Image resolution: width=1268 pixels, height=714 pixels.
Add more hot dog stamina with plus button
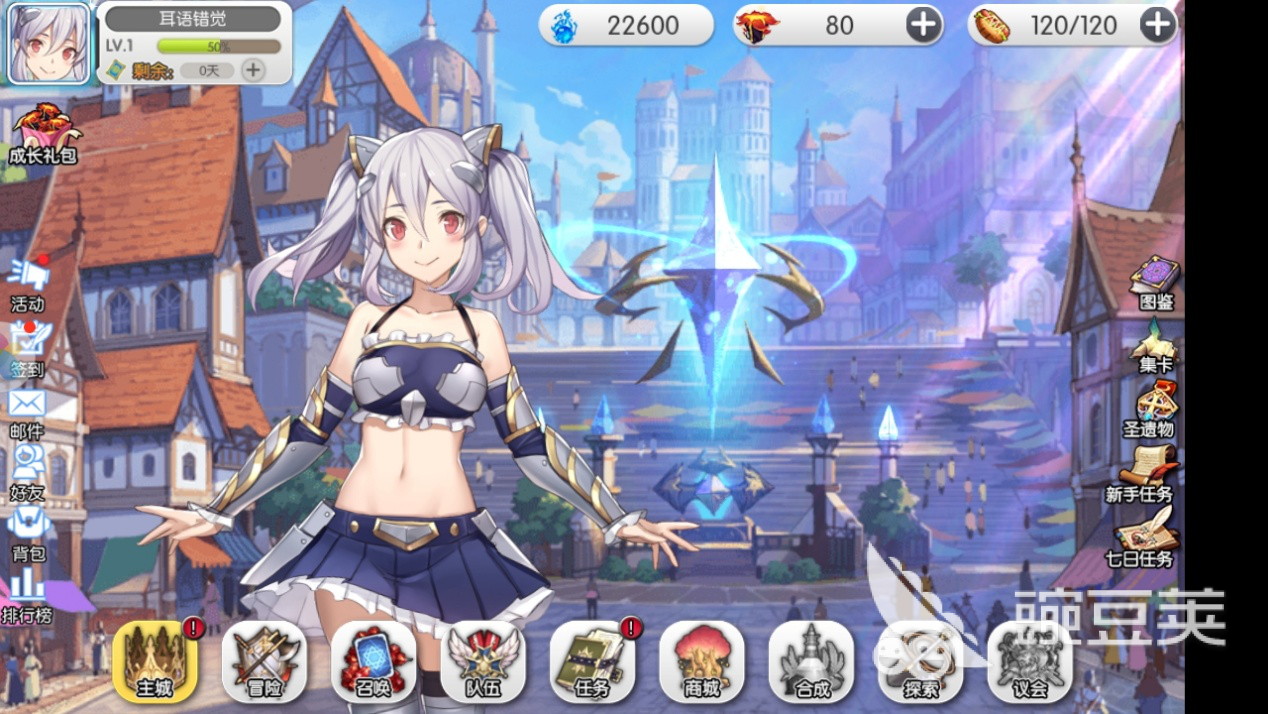click(x=1157, y=25)
